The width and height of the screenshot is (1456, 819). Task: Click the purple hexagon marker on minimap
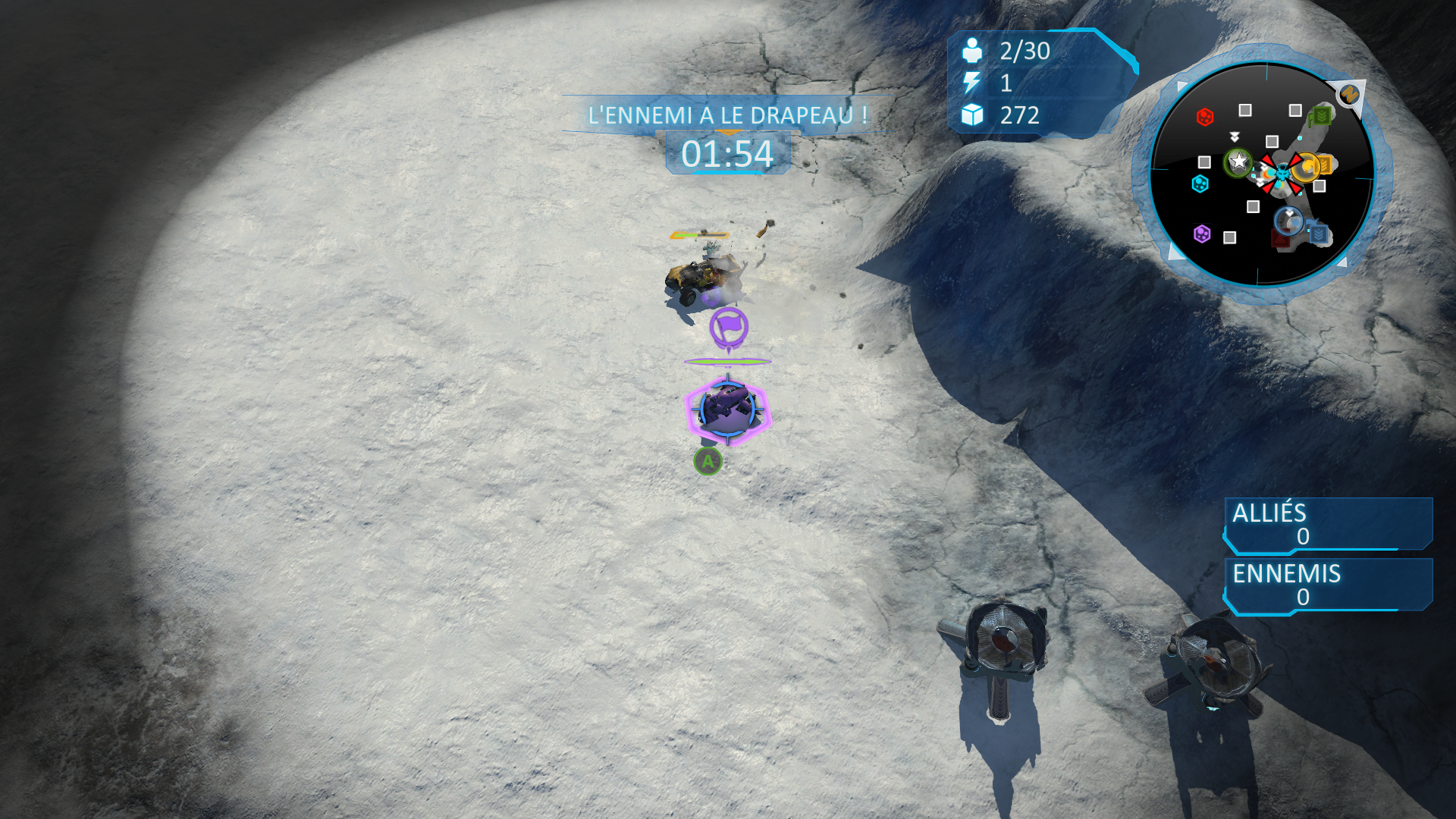(x=1202, y=234)
